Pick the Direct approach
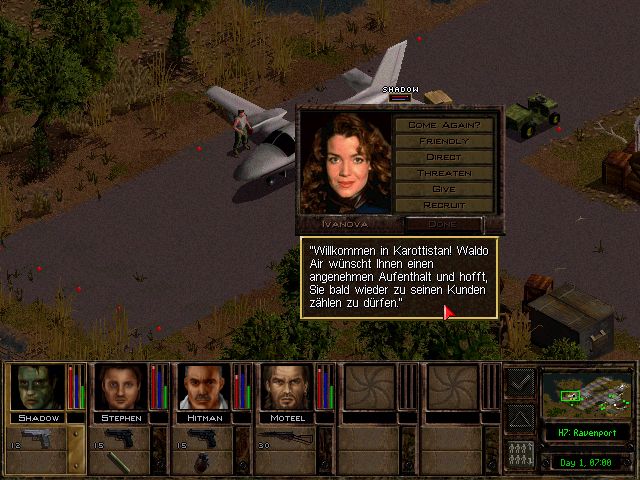 (444, 157)
